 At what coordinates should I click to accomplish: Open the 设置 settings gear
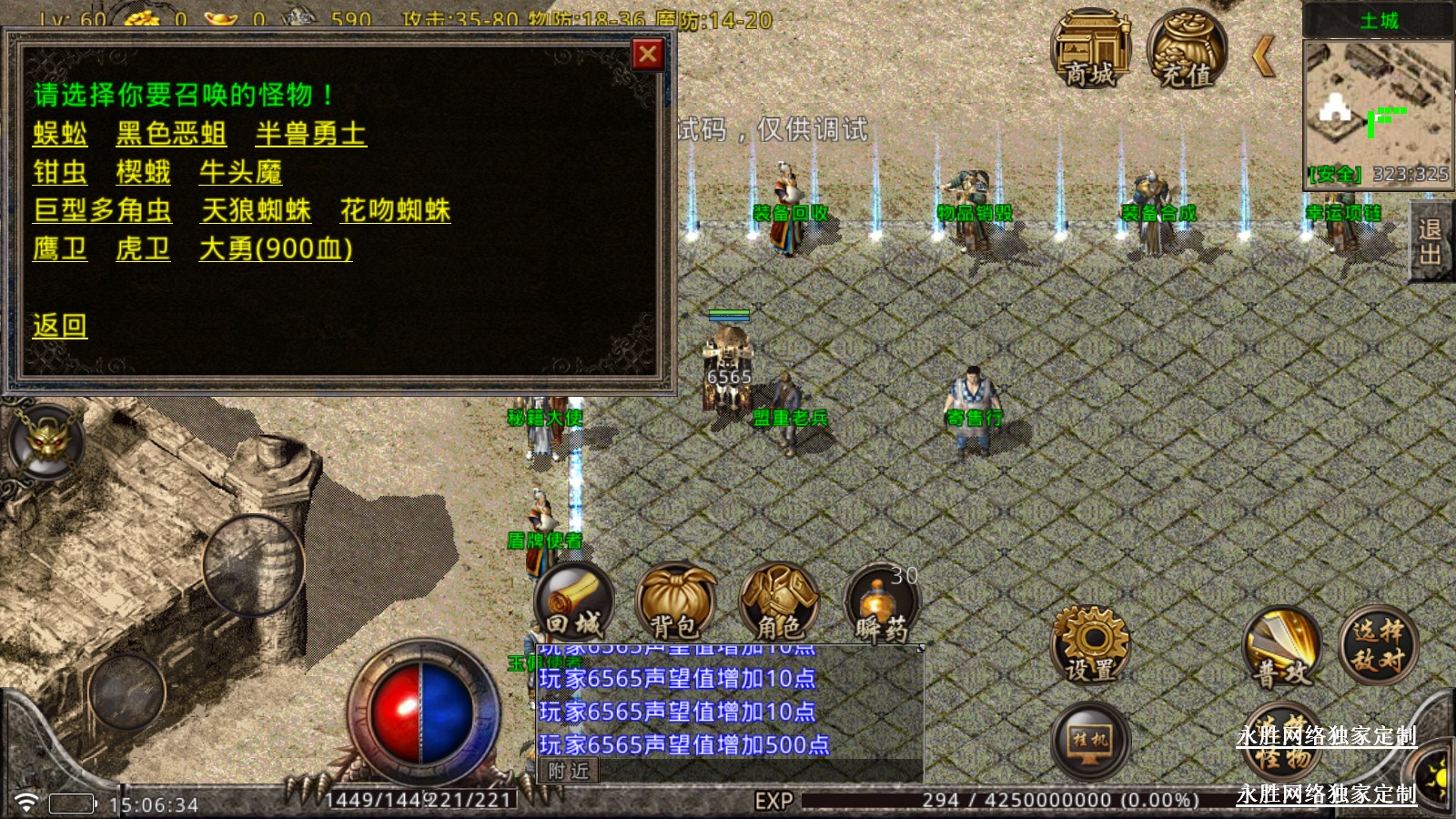(1090, 644)
